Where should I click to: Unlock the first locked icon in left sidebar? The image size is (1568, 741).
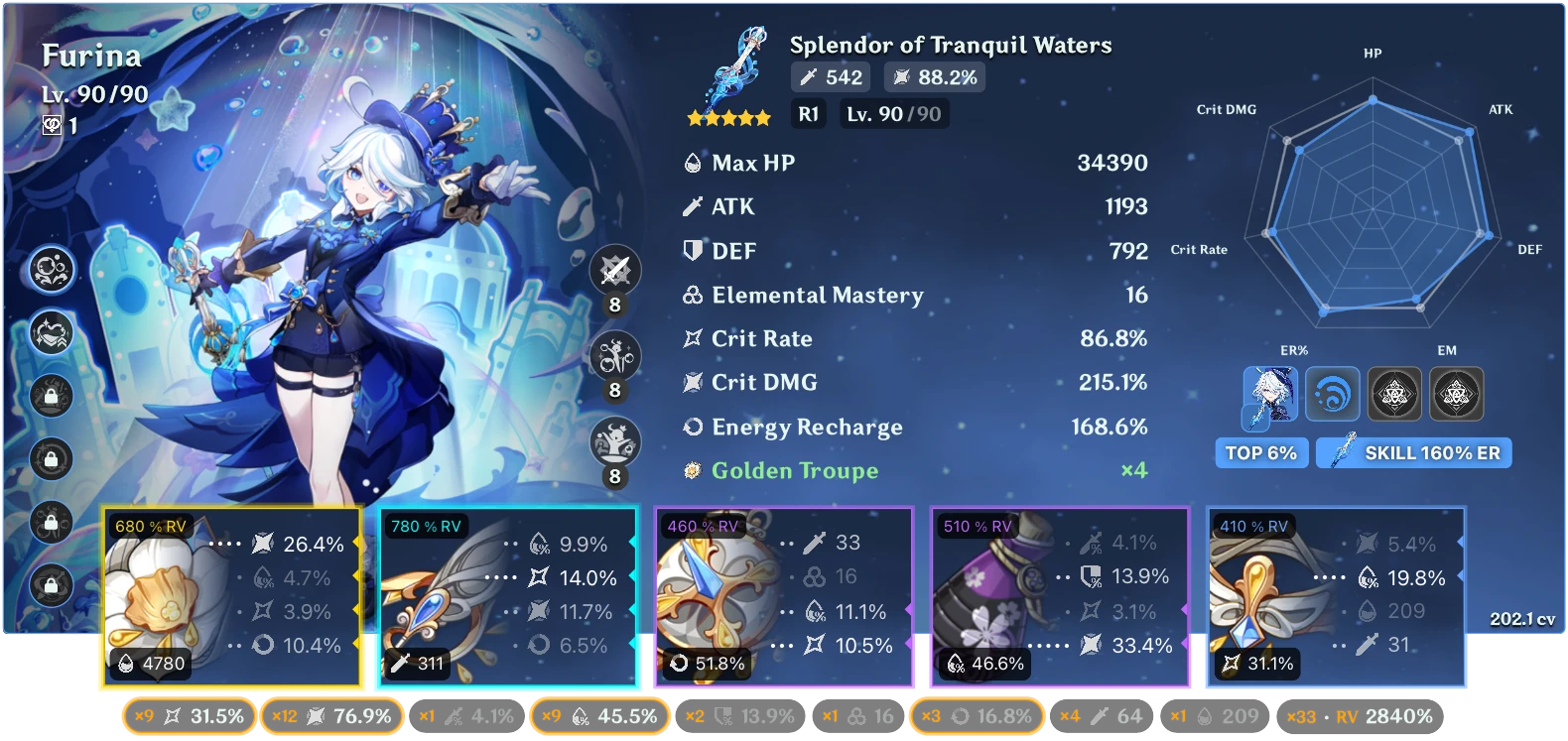(52, 395)
